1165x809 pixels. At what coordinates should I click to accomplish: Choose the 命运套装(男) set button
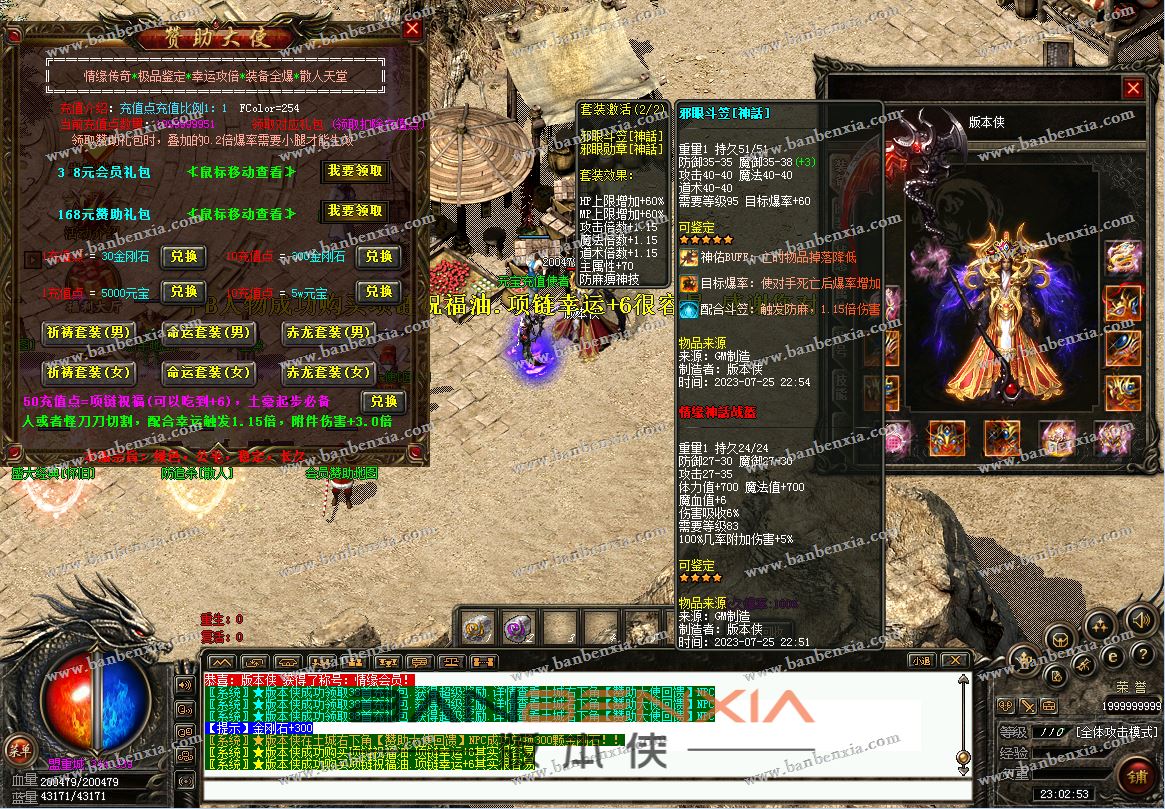[208, 332]
